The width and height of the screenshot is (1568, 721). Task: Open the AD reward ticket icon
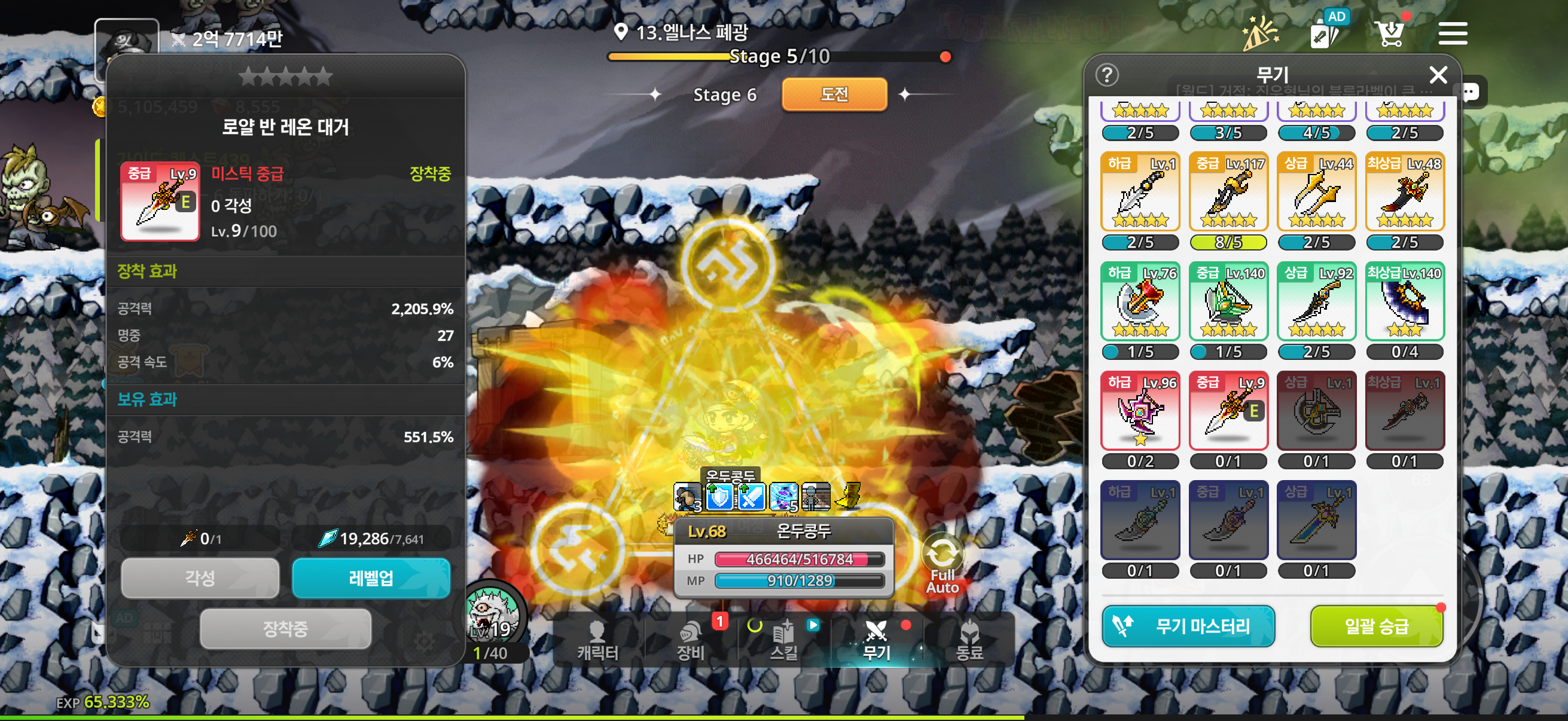(1325, 32)
